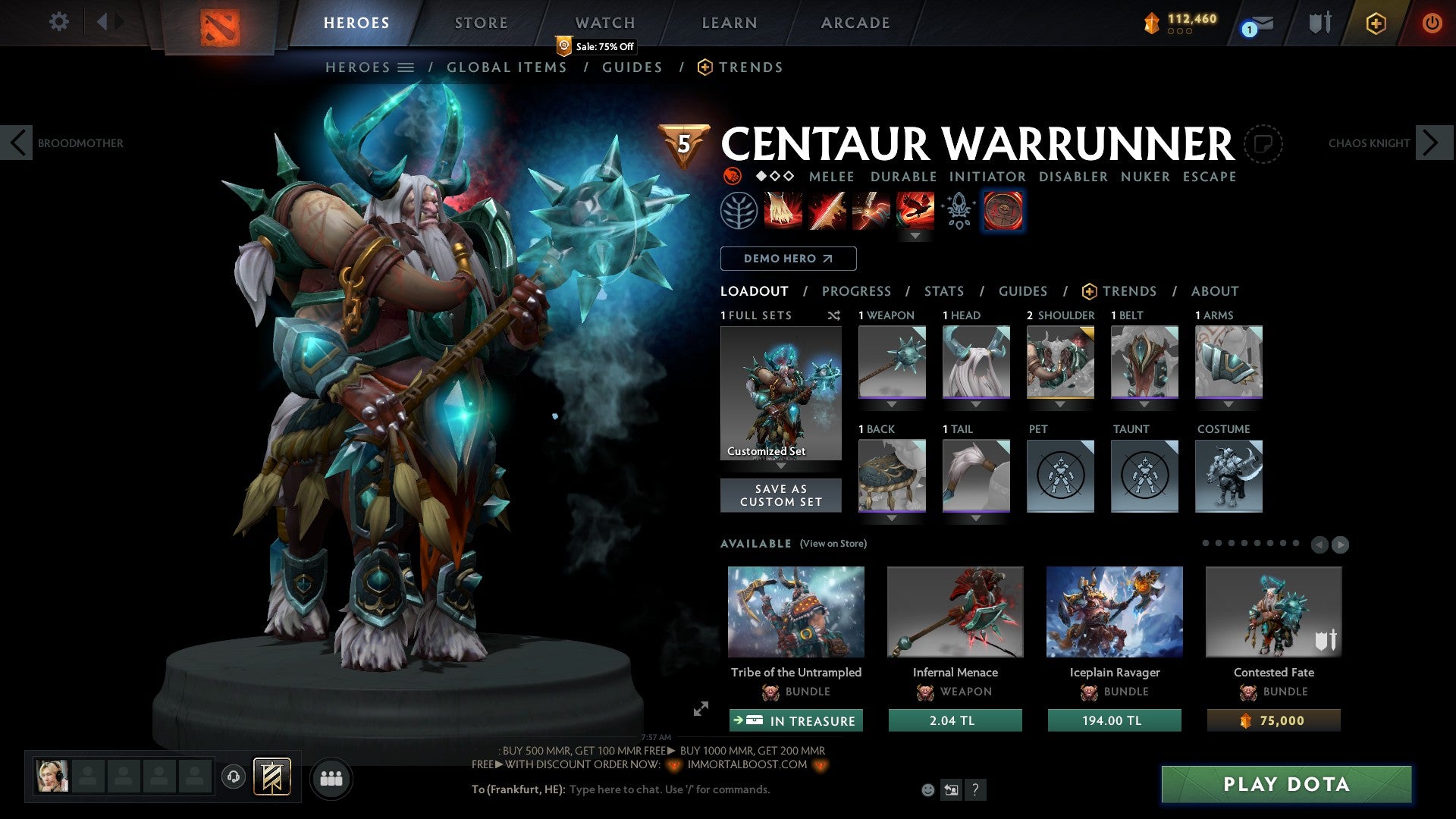1456x819 pixels.
Task: Open View on Store link
Action: [x=832, y=544]
